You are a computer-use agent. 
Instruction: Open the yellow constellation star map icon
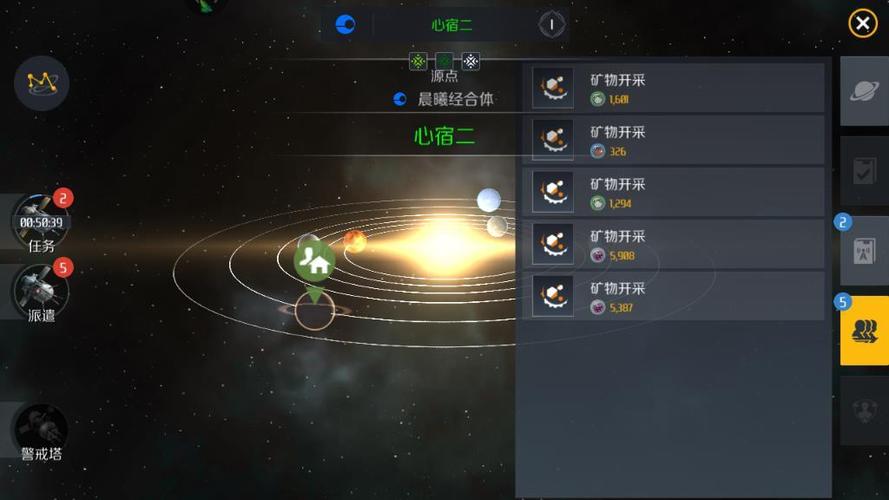click(42, 83)
